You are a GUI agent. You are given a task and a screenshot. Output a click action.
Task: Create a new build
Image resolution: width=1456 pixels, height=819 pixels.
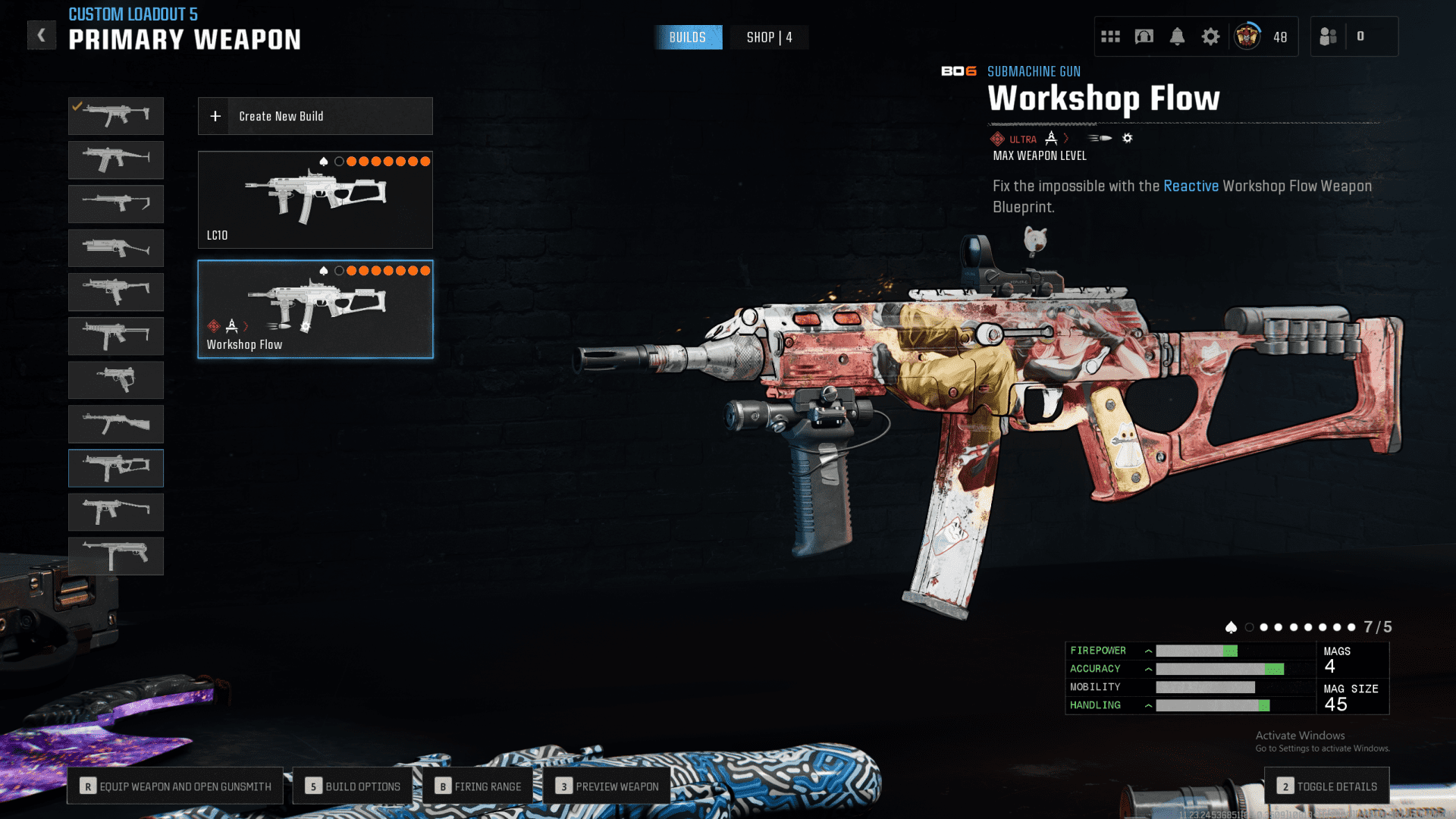point(315,116)
